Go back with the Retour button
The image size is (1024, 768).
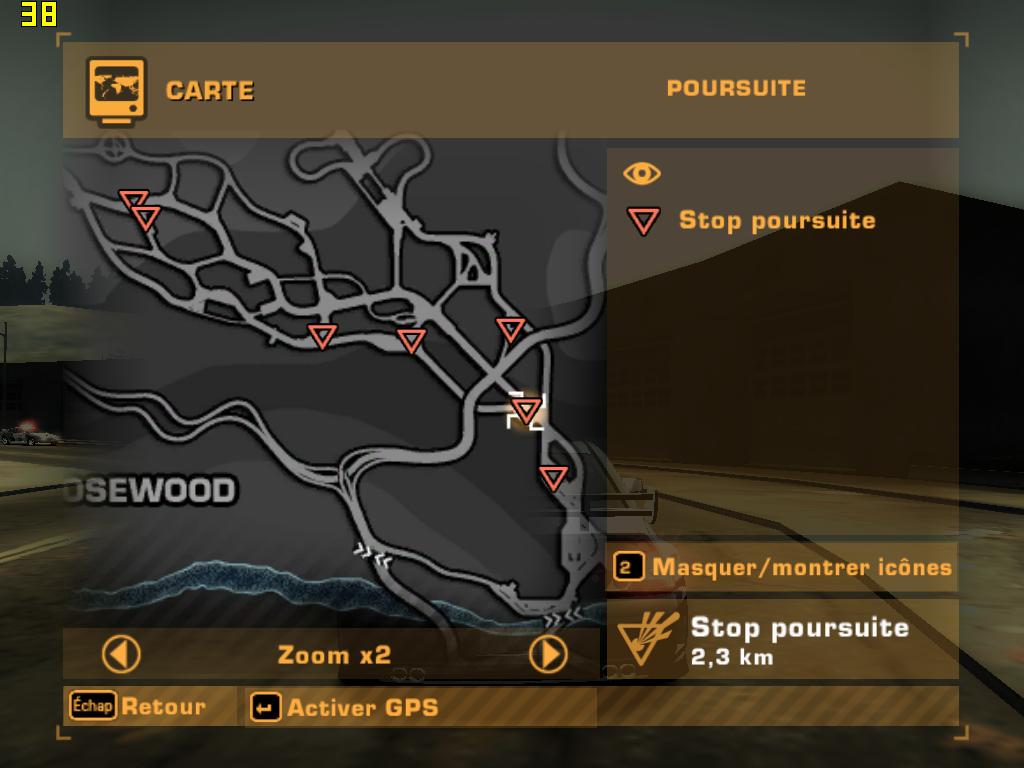click(x=140, y=706)
